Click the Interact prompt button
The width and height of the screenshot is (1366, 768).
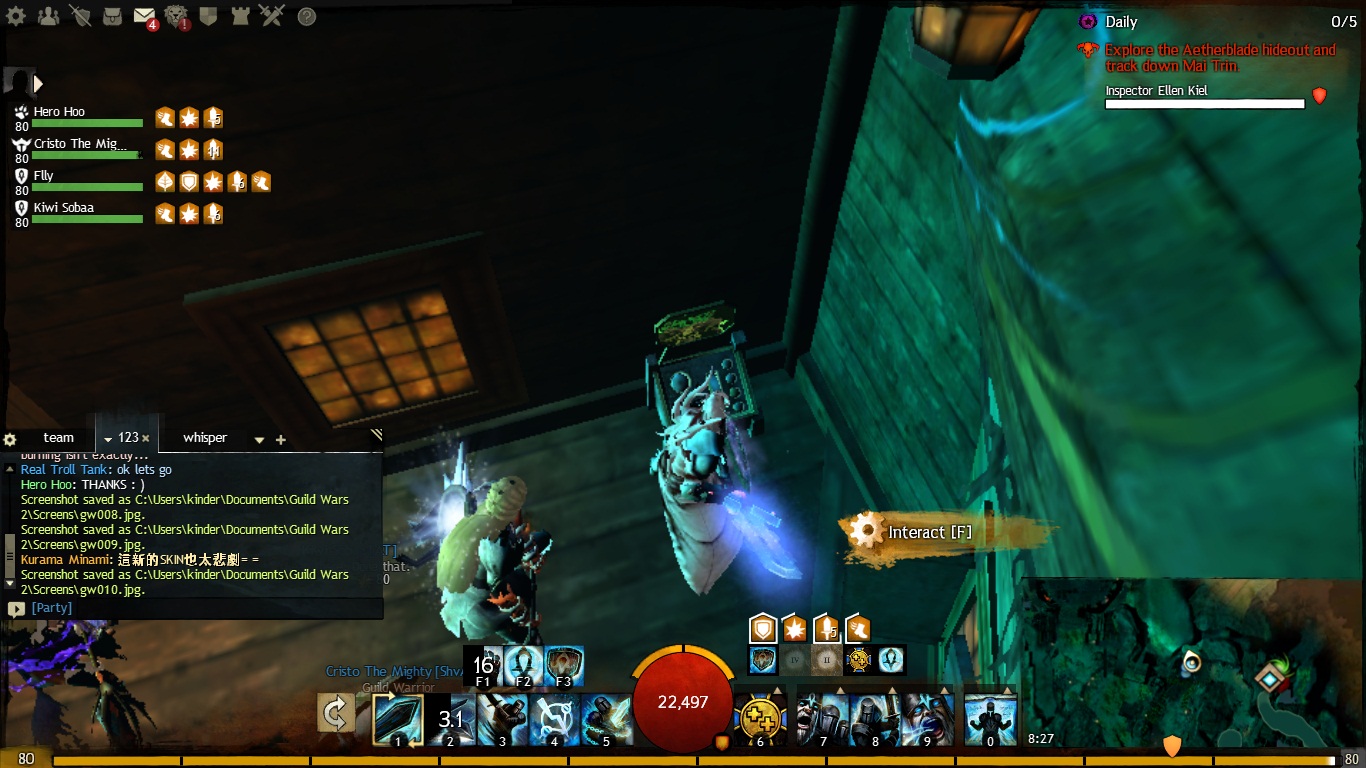[930, 532]
